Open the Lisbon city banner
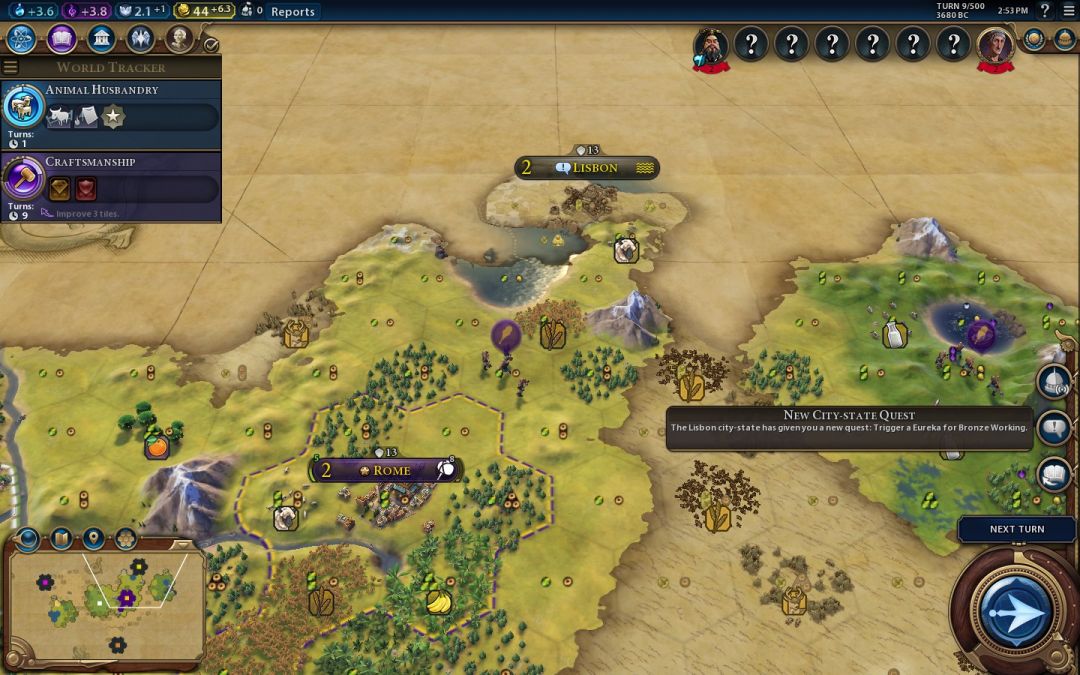1080x675 pixels. (587, 168)
